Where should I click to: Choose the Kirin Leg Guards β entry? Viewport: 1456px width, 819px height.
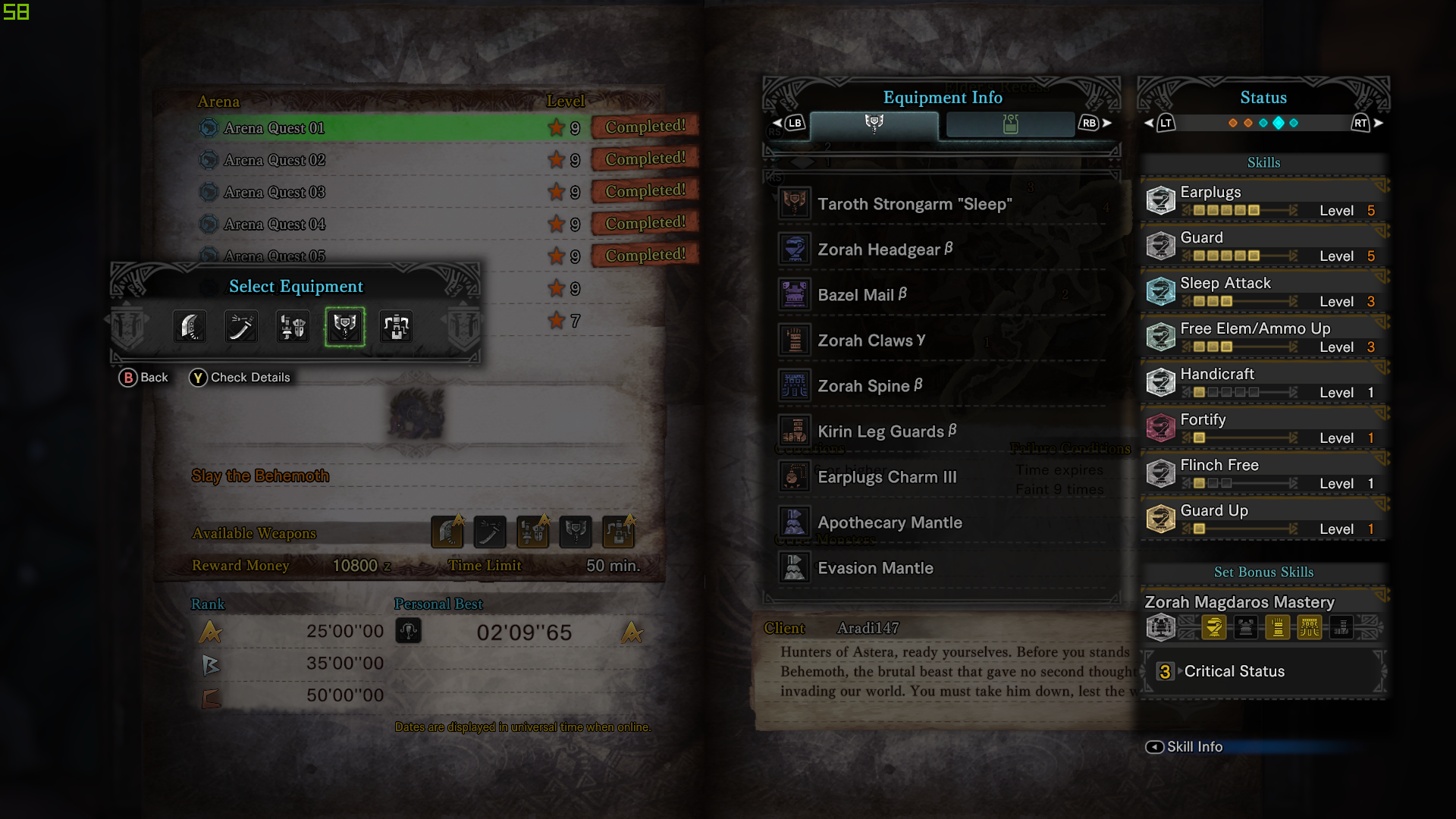886,431
